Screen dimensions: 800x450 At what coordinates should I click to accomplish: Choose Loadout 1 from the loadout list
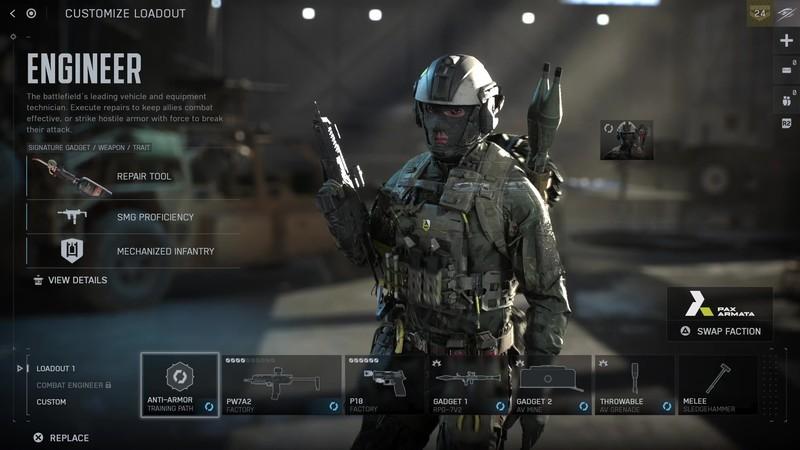56,368
